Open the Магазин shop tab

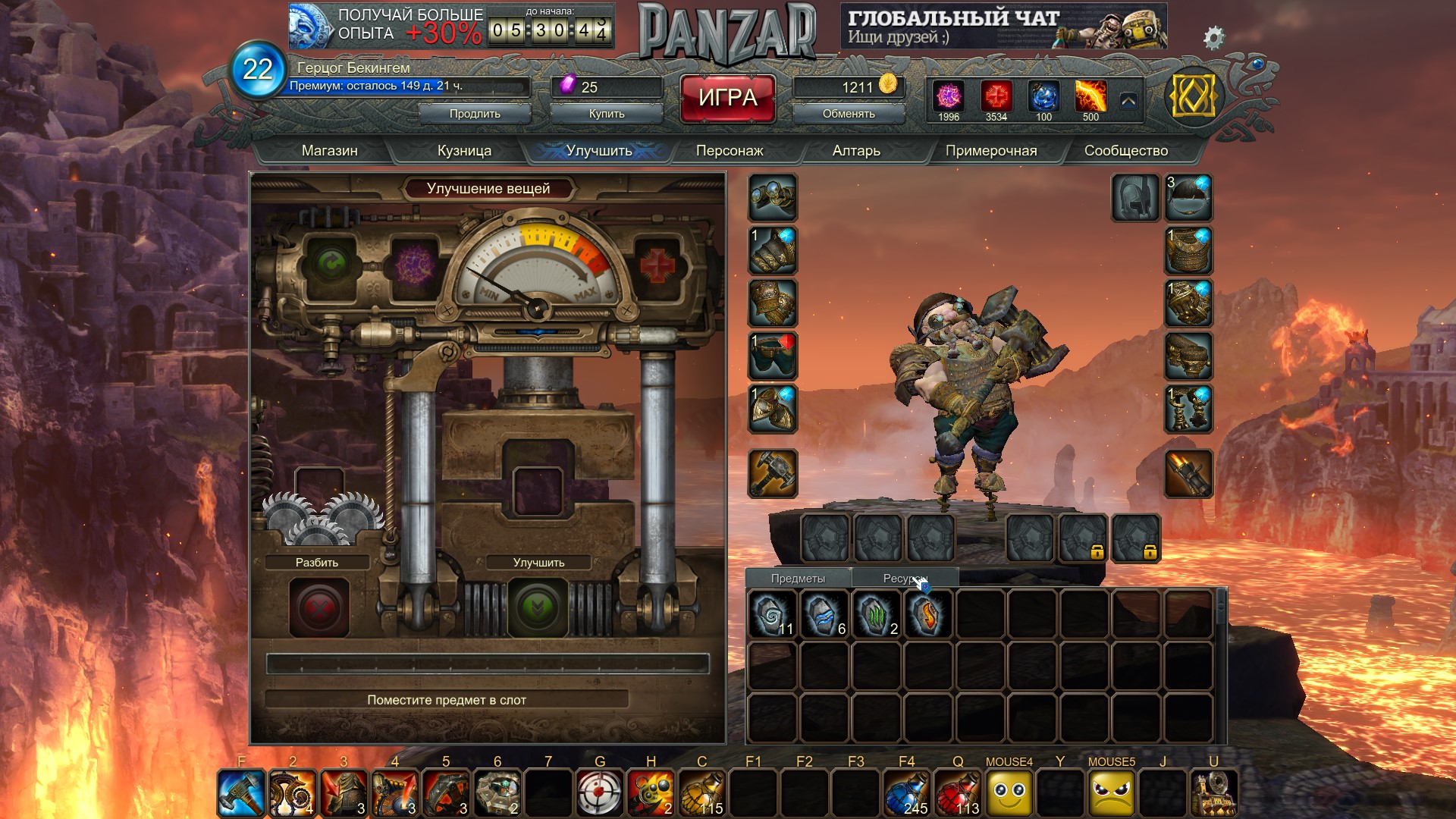tap(329, 151)
